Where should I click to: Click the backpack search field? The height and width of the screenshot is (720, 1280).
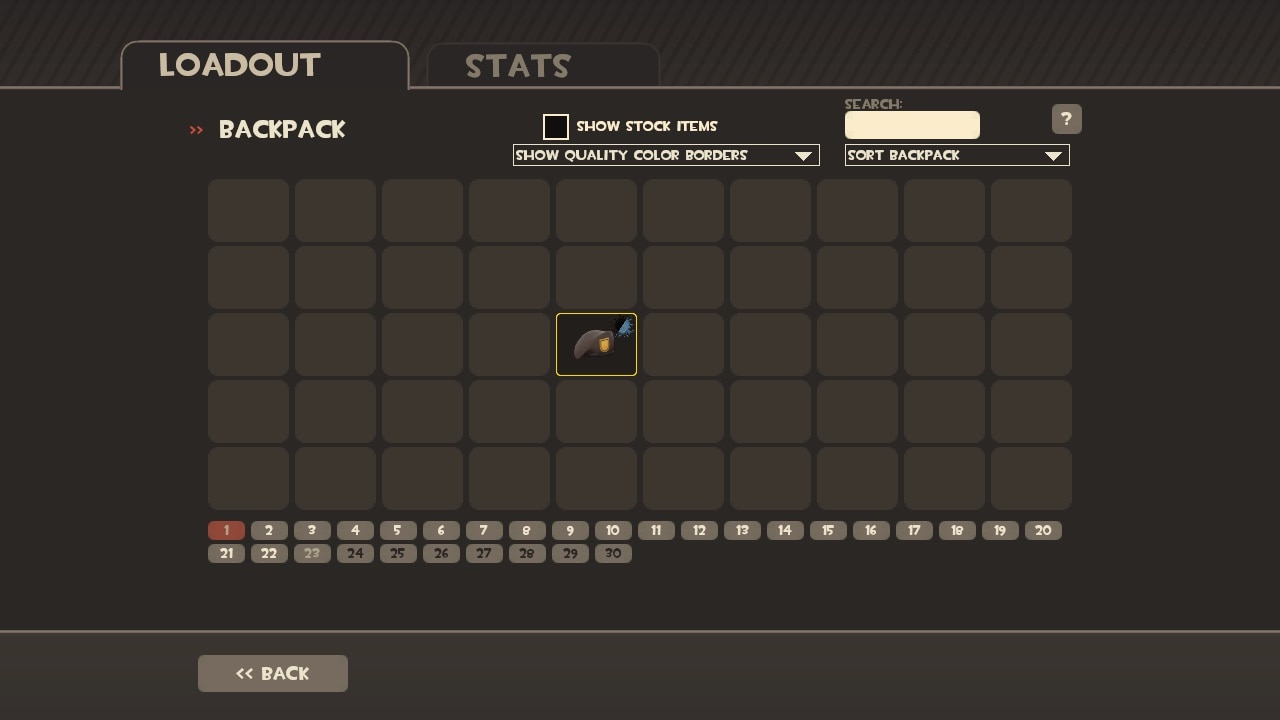912,125
